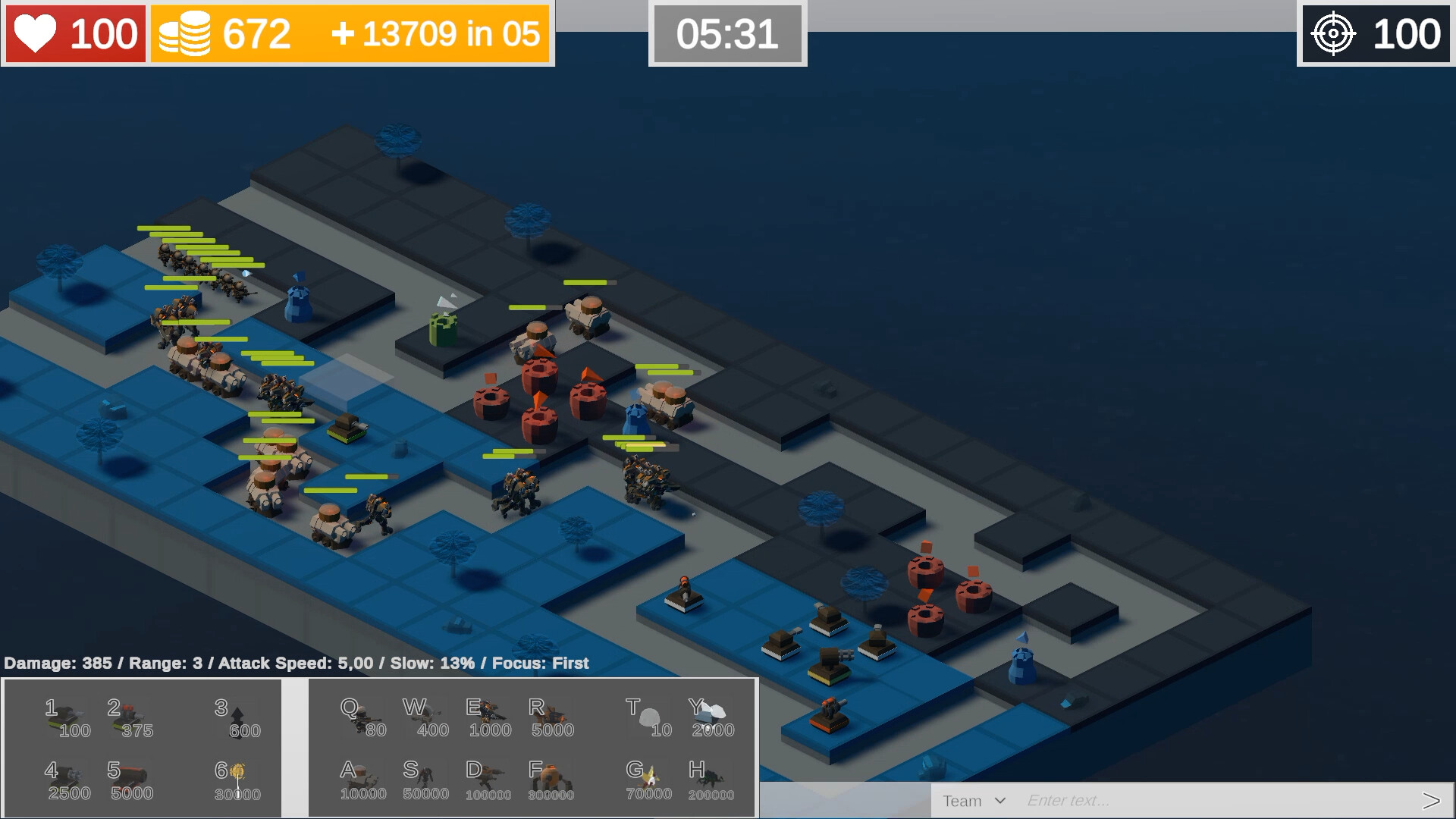Image resolution: width=1456 pixels, height=819 pixels.
Task: Open the Team chat channel dropdown
Action: tap(974, 800)
